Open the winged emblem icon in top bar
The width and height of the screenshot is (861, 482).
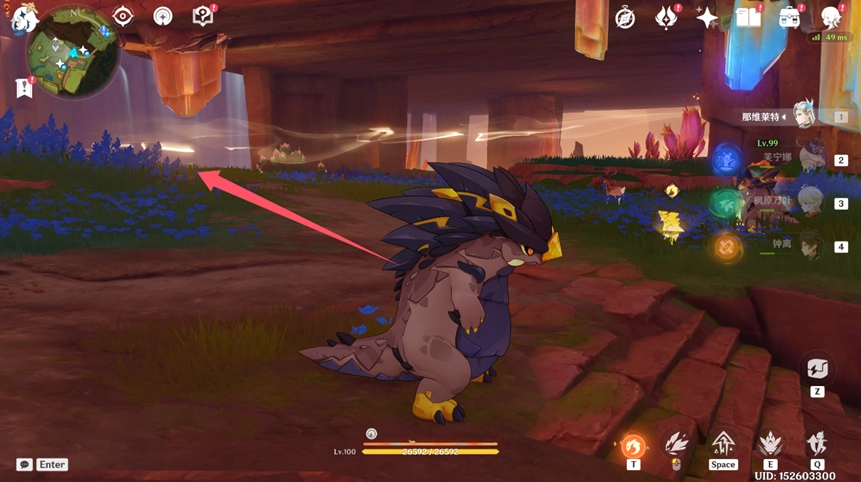667,18
